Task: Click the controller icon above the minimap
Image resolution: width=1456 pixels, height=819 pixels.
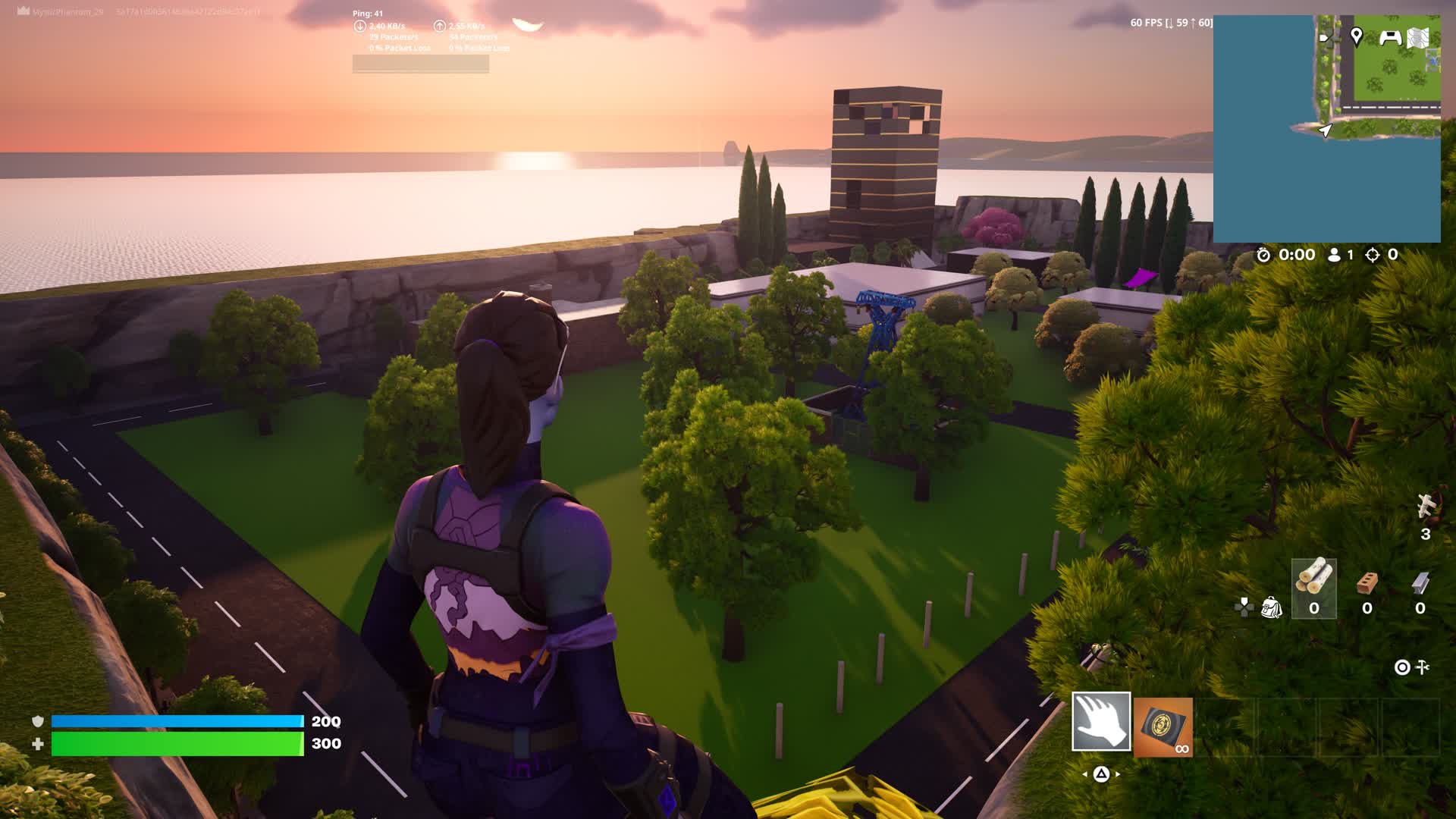Action: tap(1391, 37)
